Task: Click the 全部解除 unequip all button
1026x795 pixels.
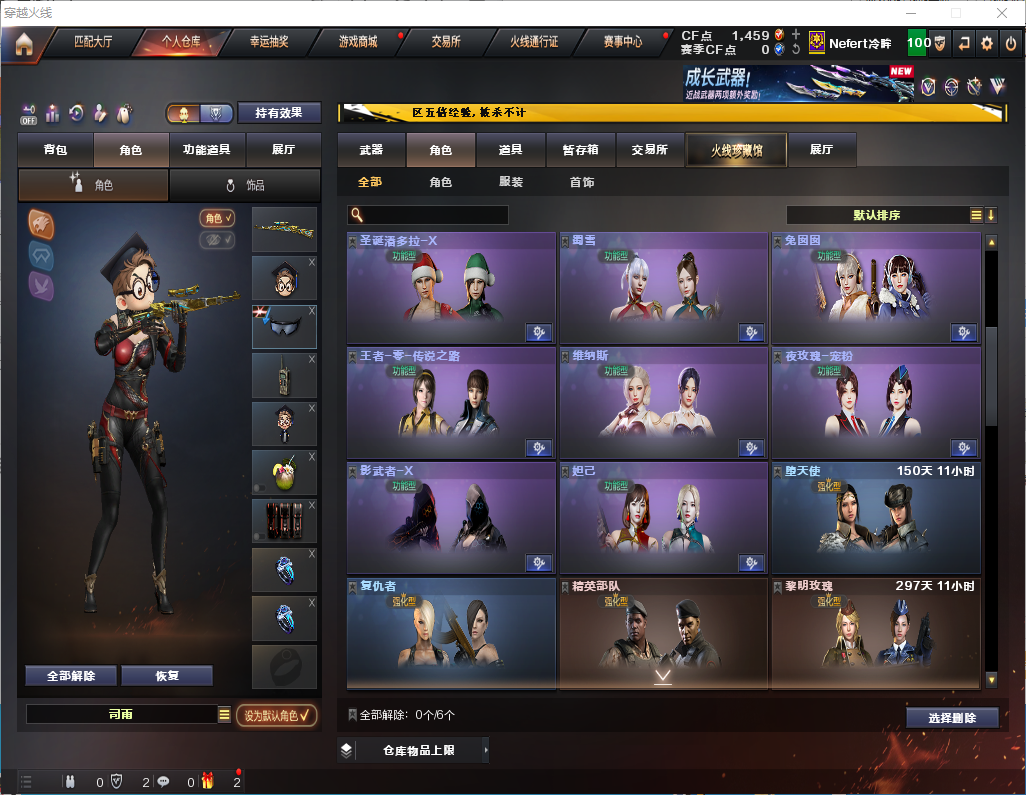Action: [x=71, y=676]
